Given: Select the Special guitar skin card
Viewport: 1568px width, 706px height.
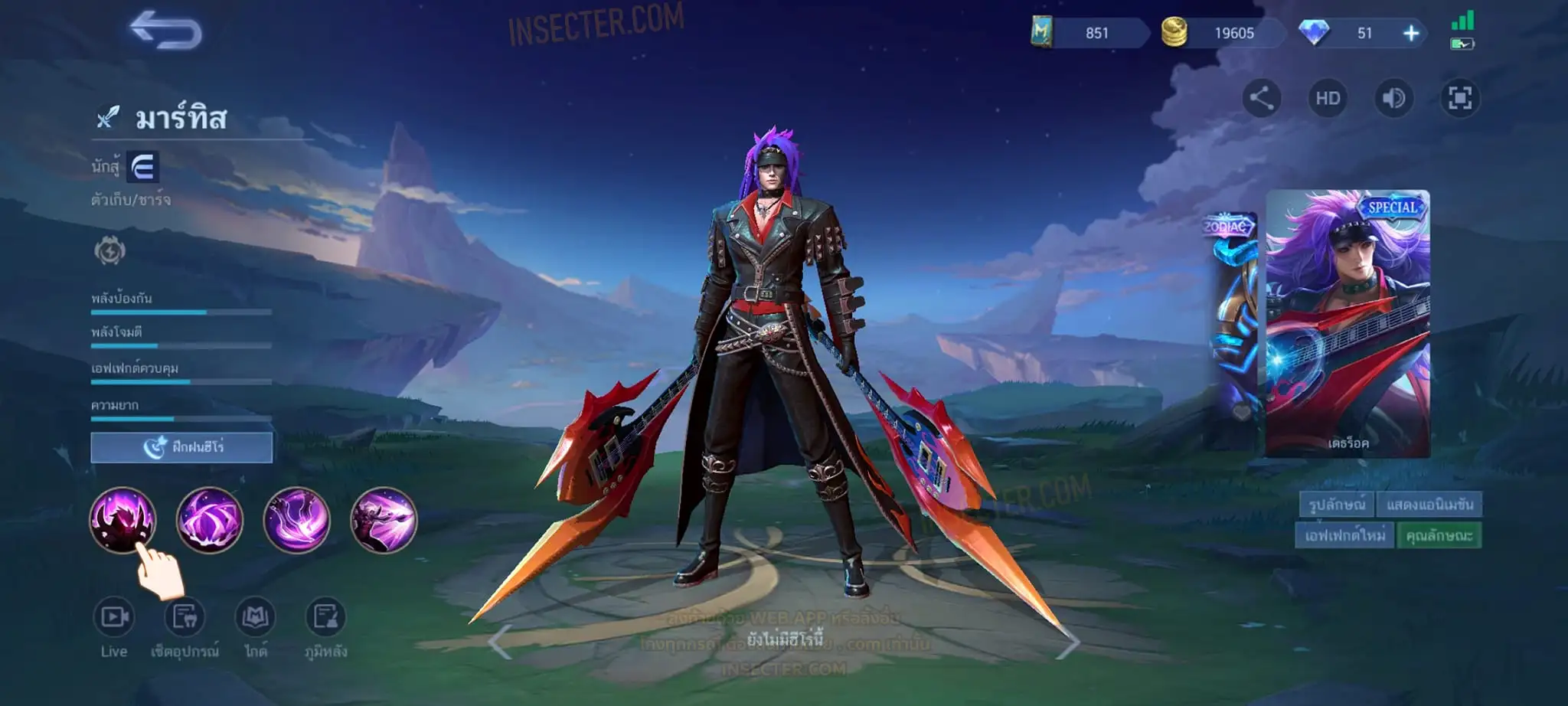Looking at the screenshot, I should pyautogui.click(x=1347, y=323).
